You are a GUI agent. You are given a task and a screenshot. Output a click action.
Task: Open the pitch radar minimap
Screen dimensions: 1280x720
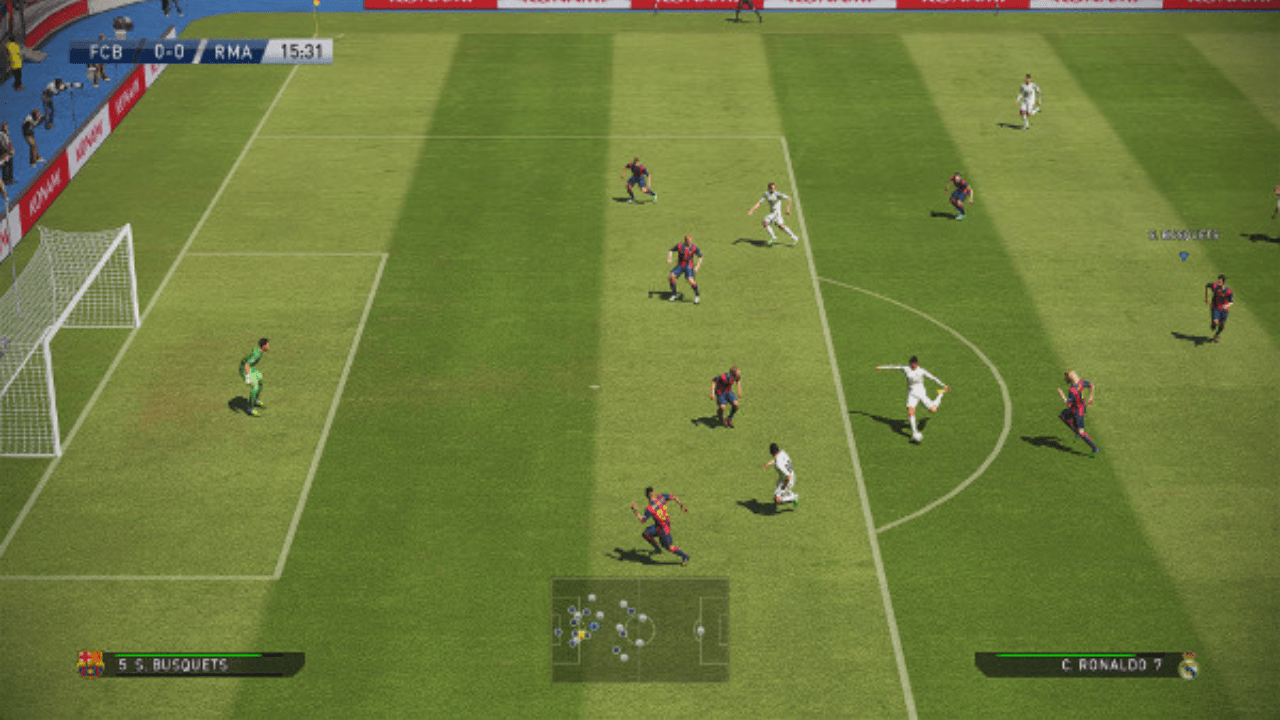coord(640,630)
